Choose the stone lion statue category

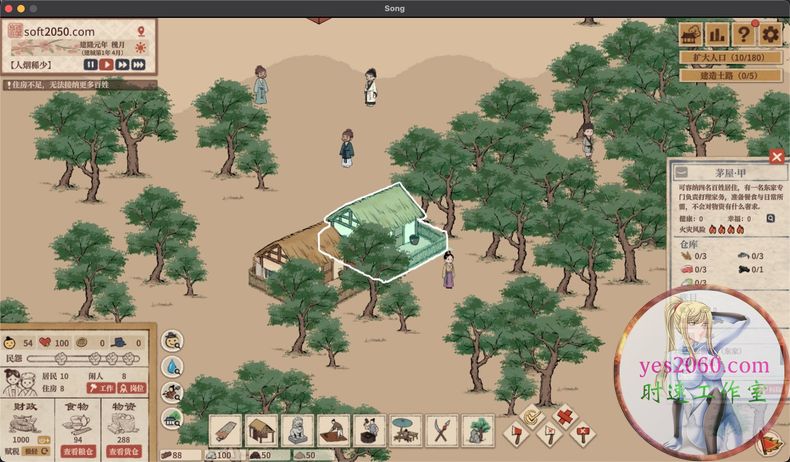299,430
